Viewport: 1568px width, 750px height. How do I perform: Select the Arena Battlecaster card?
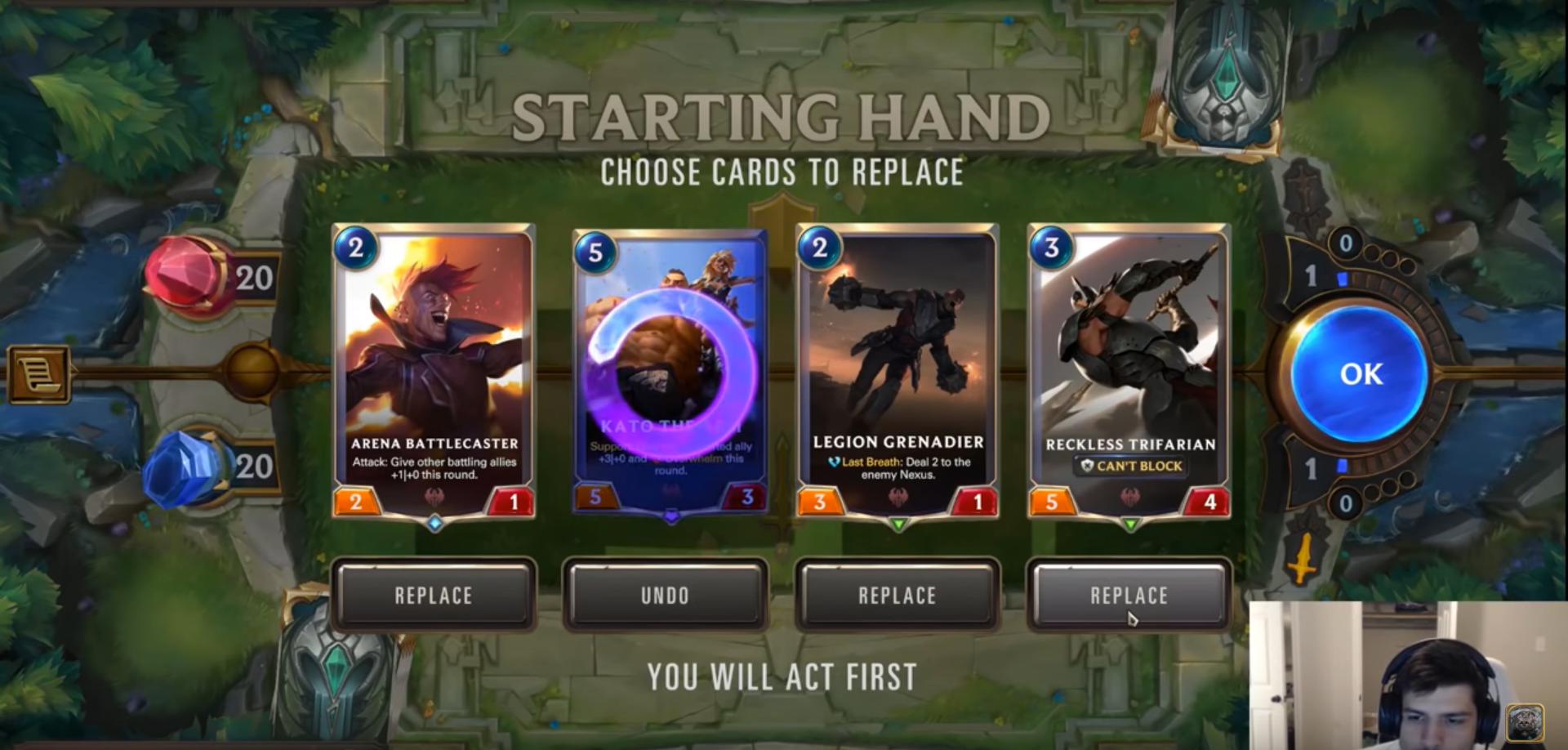[434, 372]
